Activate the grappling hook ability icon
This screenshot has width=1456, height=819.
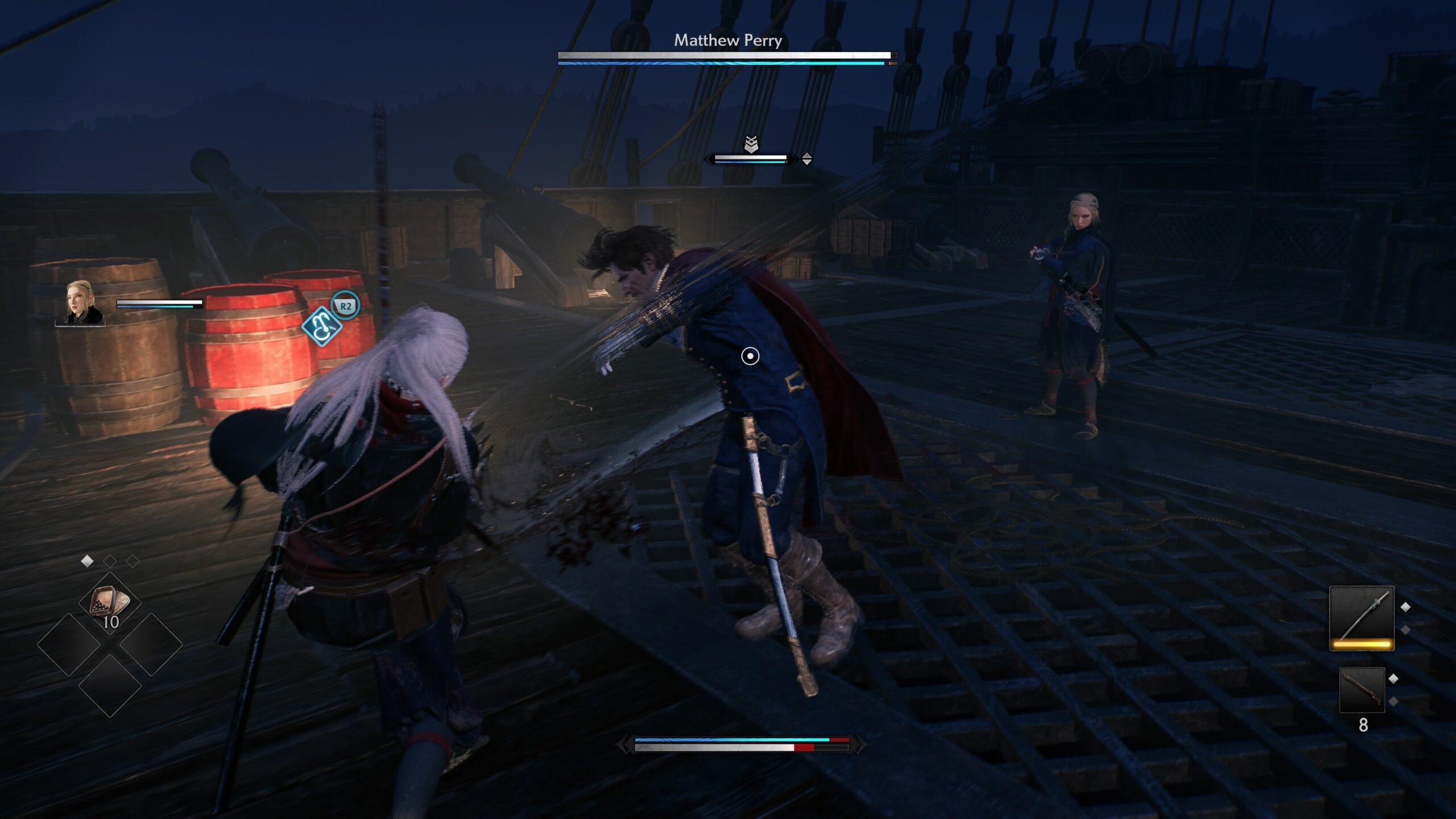[x=322, y=326]
